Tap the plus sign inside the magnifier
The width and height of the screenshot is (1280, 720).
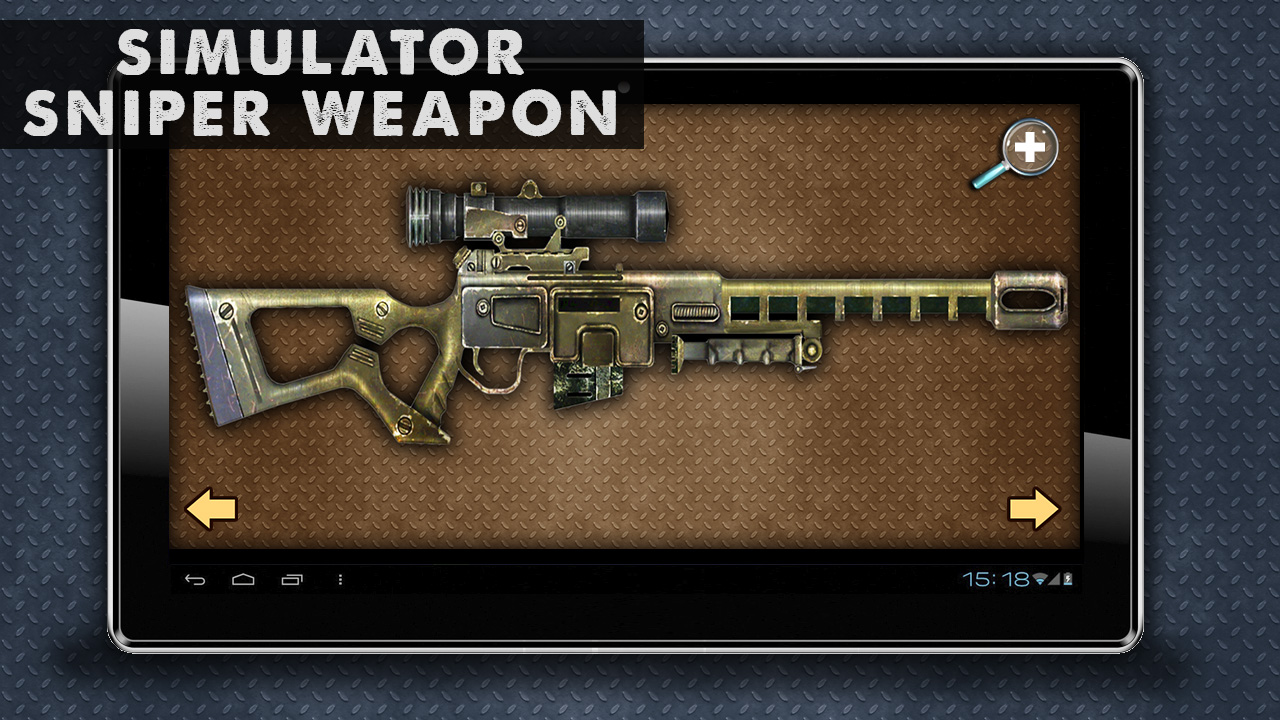tap(1028, 146)
